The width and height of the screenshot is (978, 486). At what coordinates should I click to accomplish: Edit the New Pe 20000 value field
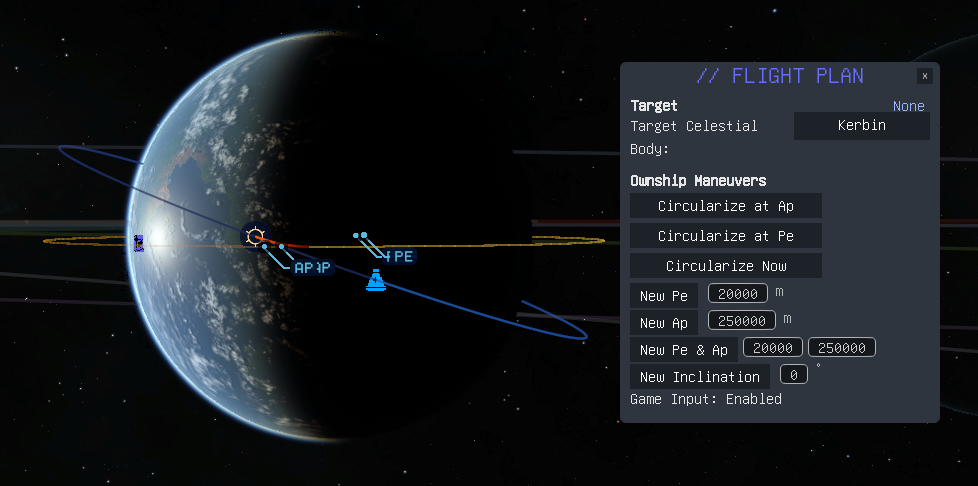point(738,294)
